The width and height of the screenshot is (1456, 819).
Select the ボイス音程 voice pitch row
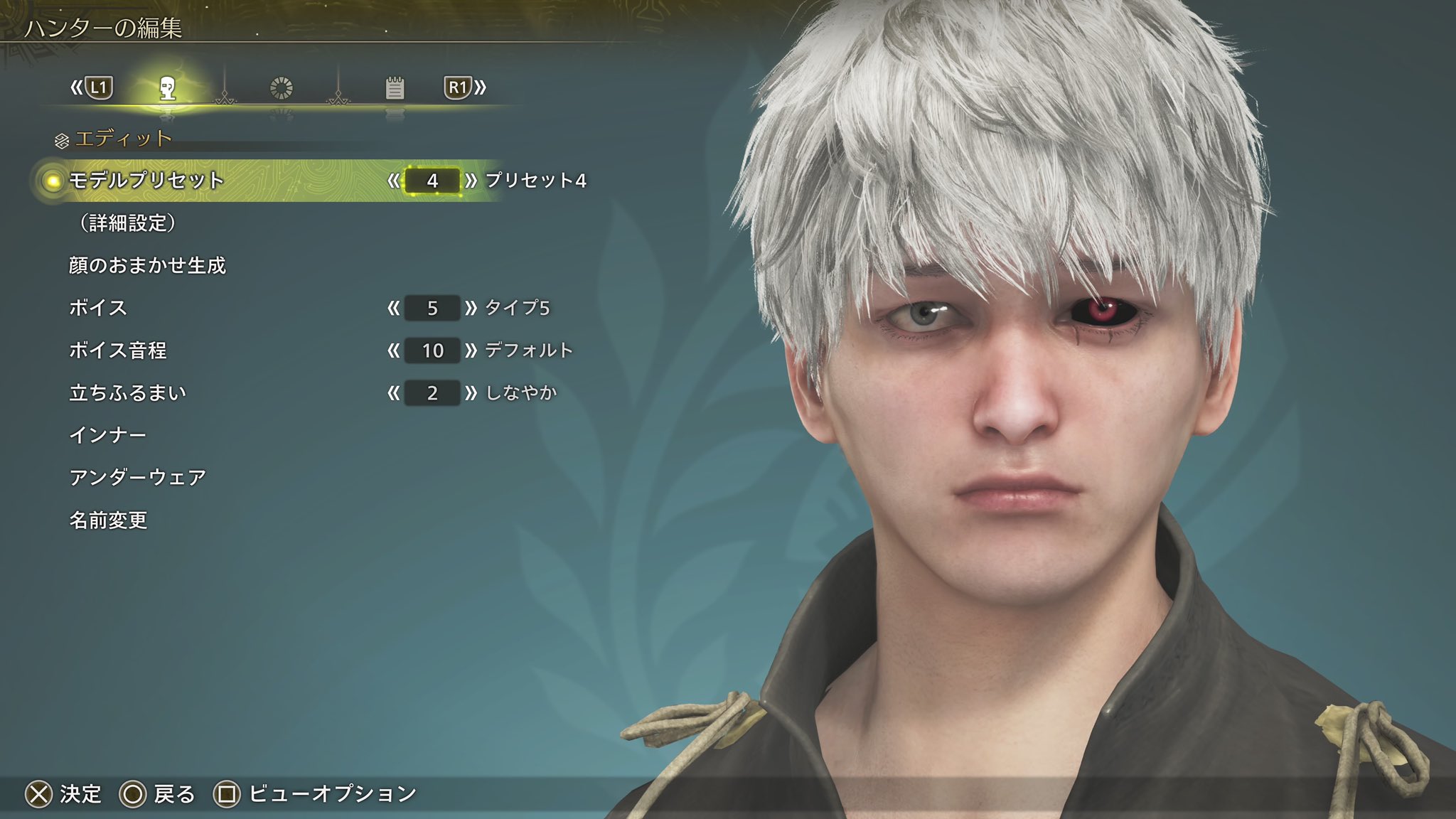pos(118,350)
